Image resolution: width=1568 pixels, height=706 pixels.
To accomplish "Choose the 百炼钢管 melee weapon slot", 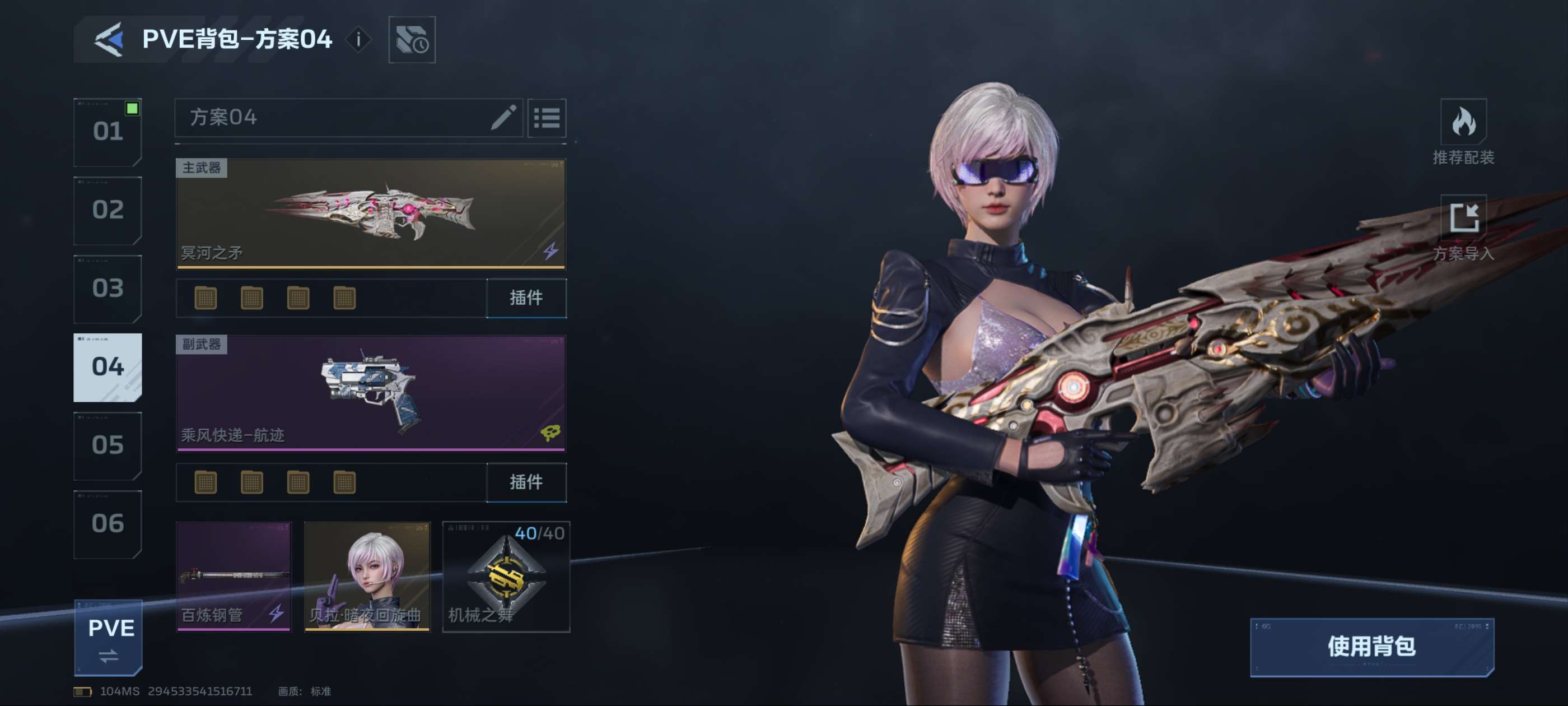I will click(234, 576).
